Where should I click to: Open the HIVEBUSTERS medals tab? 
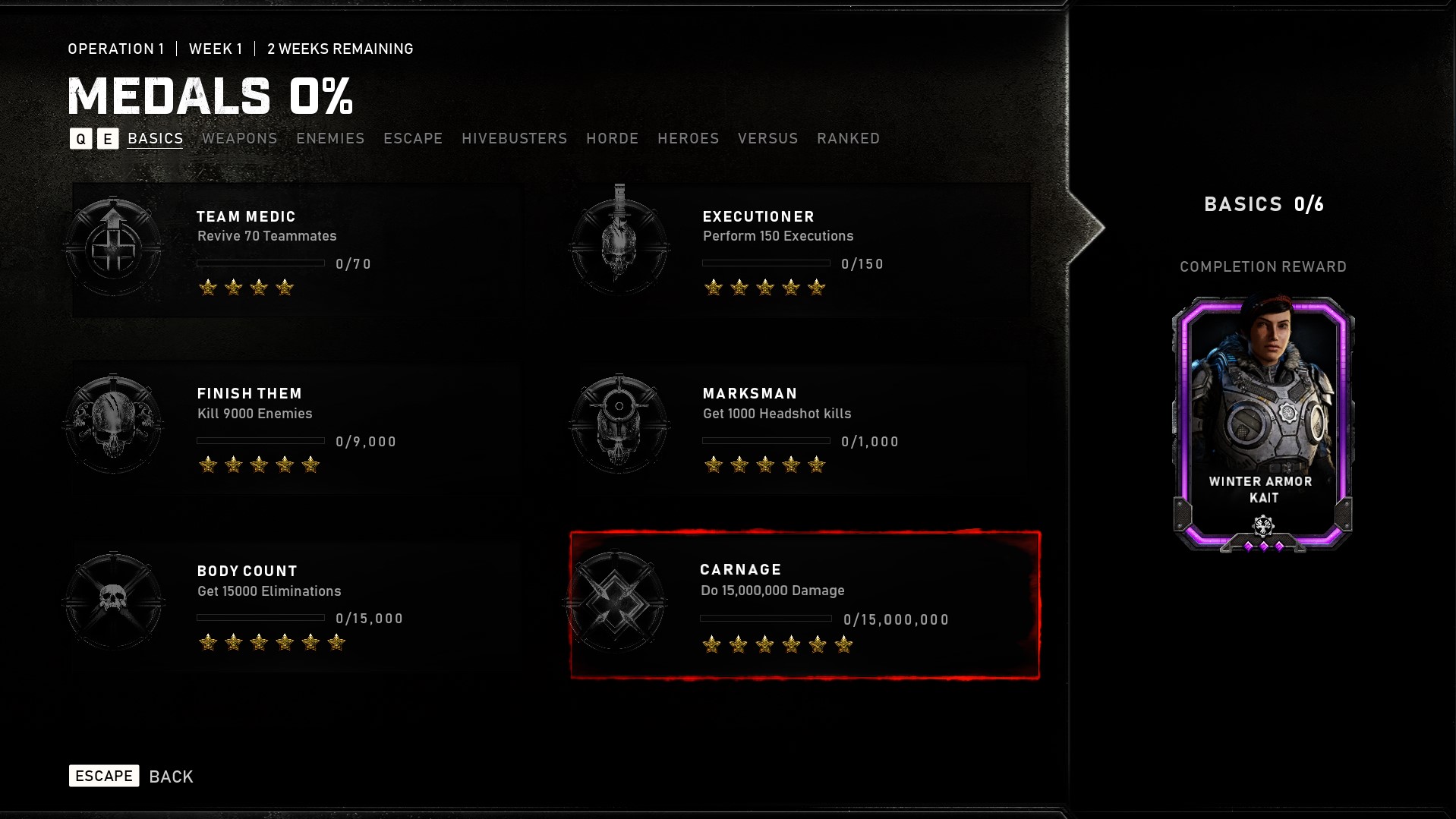coord(515,138)
